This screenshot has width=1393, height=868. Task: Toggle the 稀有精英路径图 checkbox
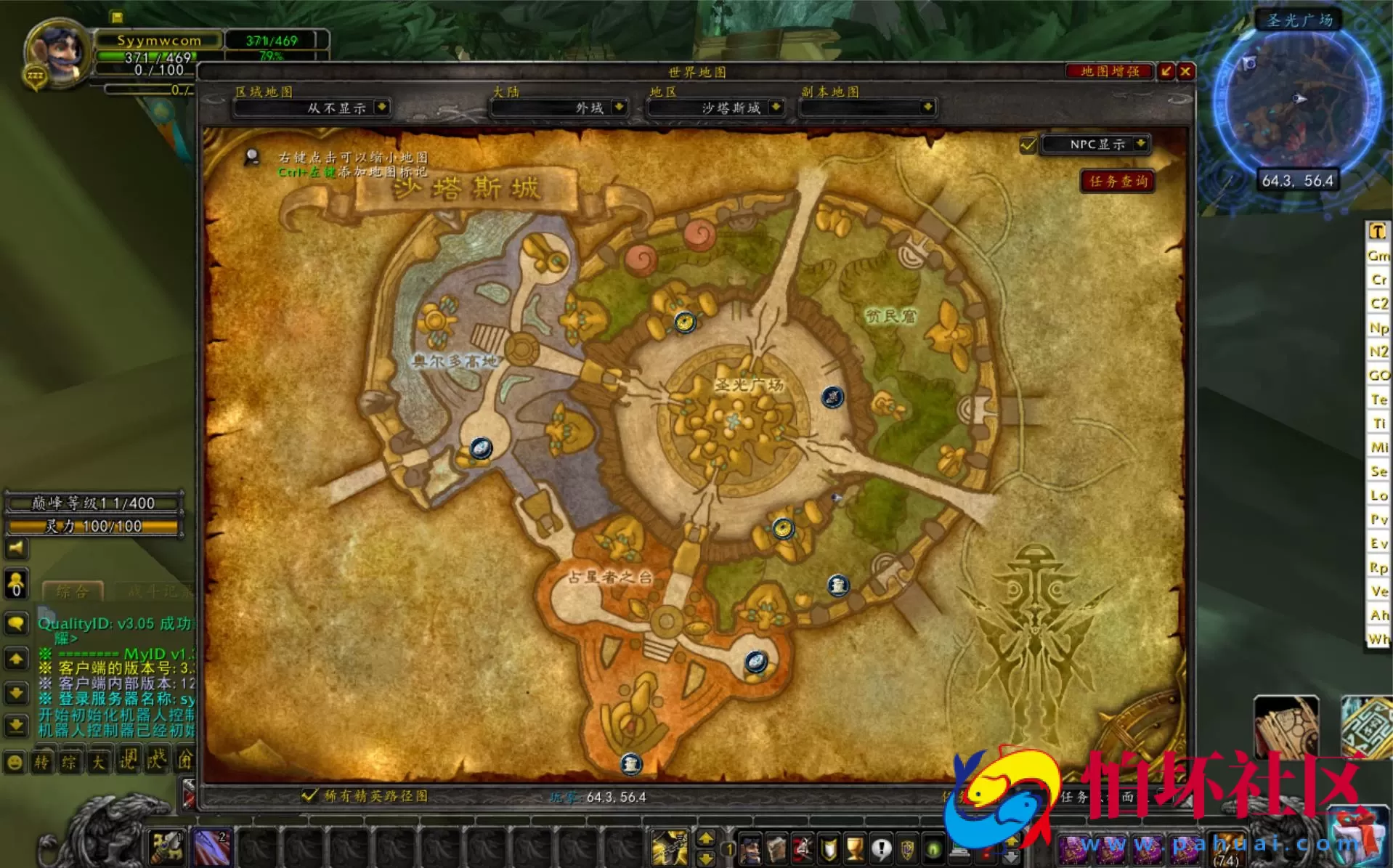point(309,796)
